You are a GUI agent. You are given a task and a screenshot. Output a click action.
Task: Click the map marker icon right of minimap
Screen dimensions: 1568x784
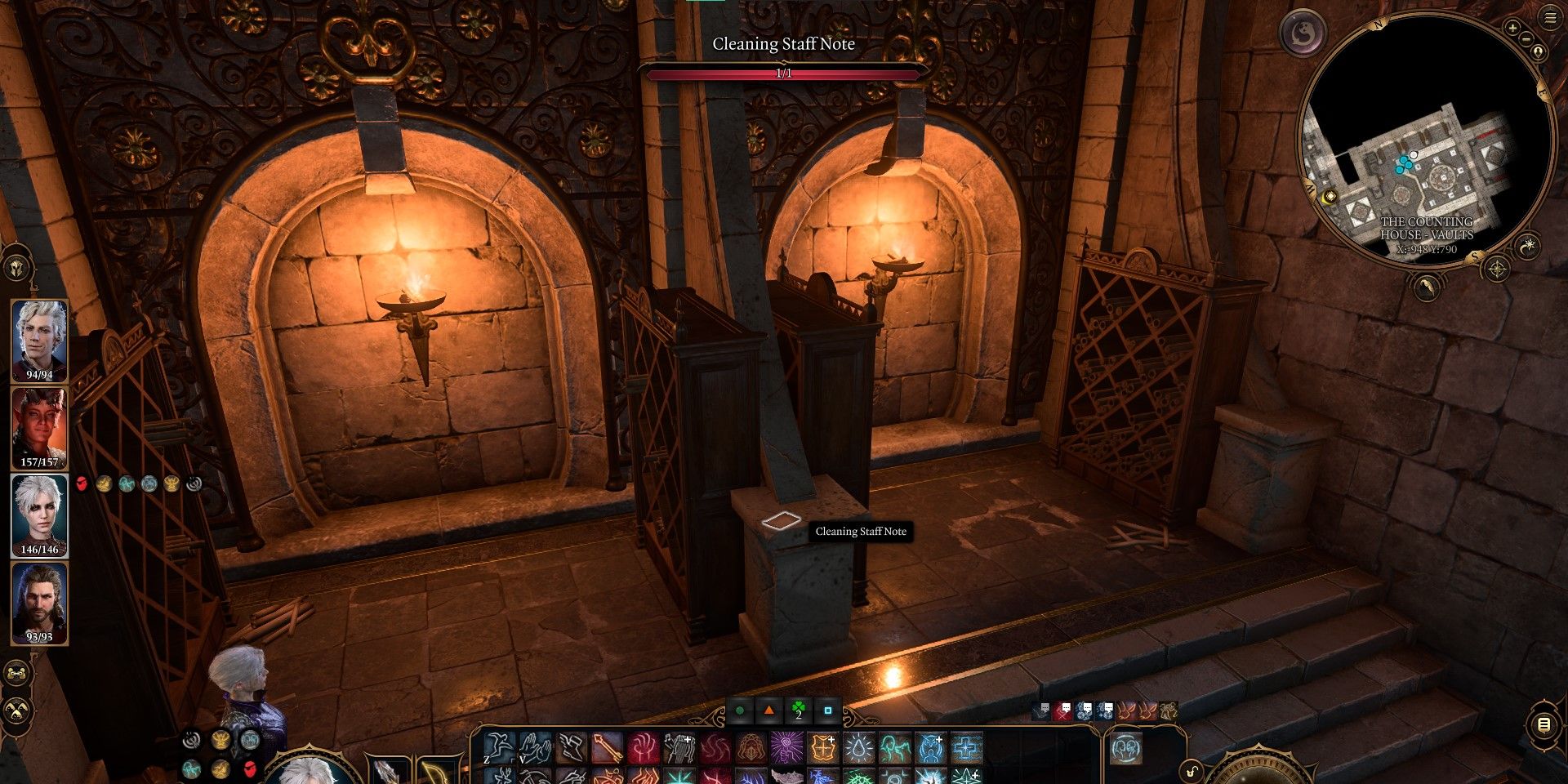click(x=1539, y=51)
